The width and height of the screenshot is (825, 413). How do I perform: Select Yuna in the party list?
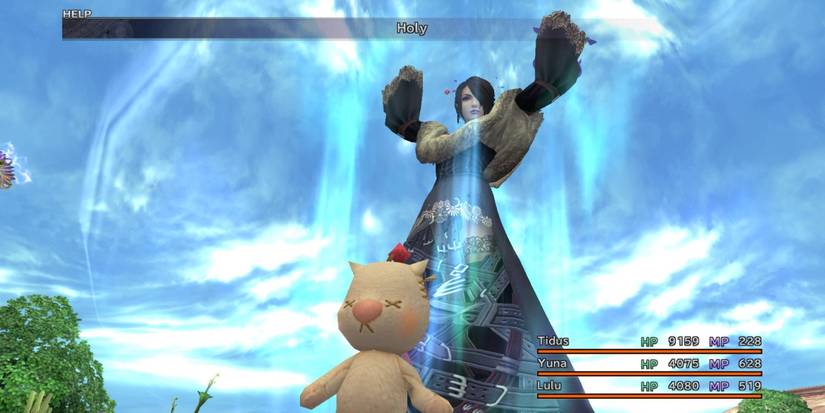pos(552,363)
